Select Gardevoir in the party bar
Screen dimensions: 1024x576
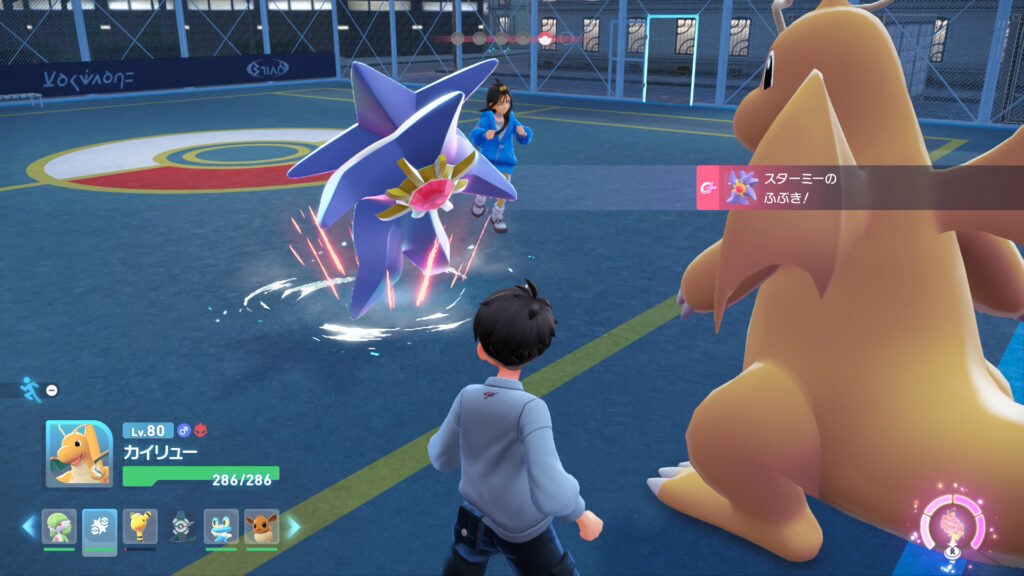(59, 526)
